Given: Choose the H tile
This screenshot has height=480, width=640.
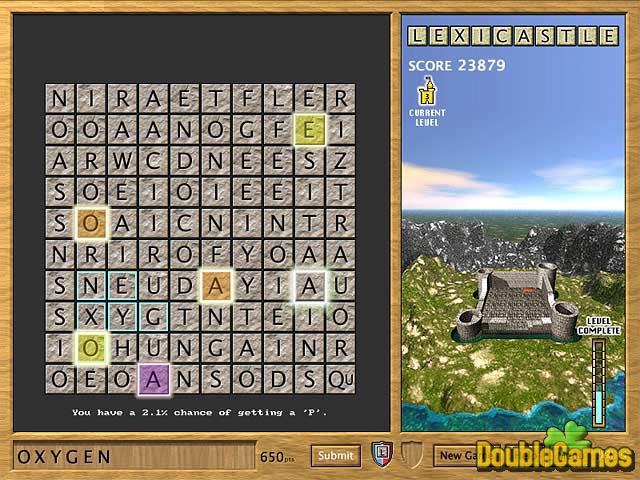Looking at the screenshot, I should point(122,348).
